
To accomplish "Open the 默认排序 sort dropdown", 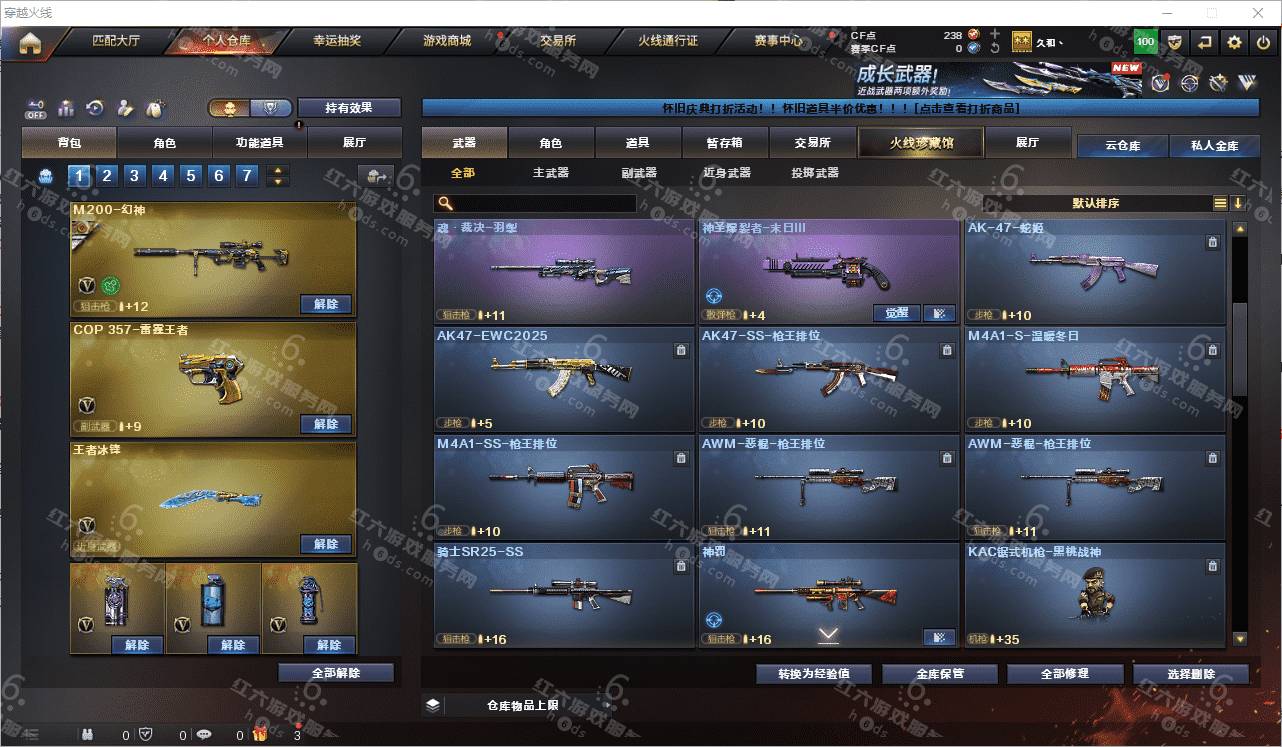I will point(1096,203).
